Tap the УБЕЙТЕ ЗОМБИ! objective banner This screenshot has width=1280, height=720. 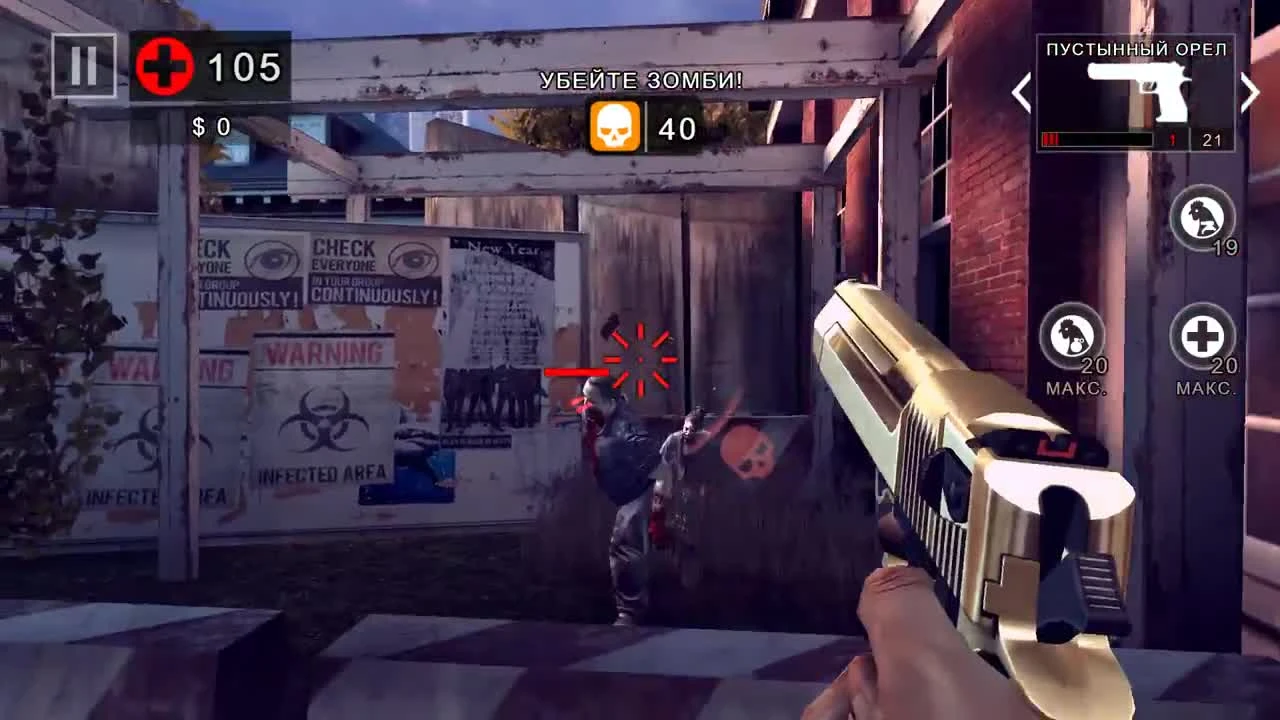click(640, 78)
